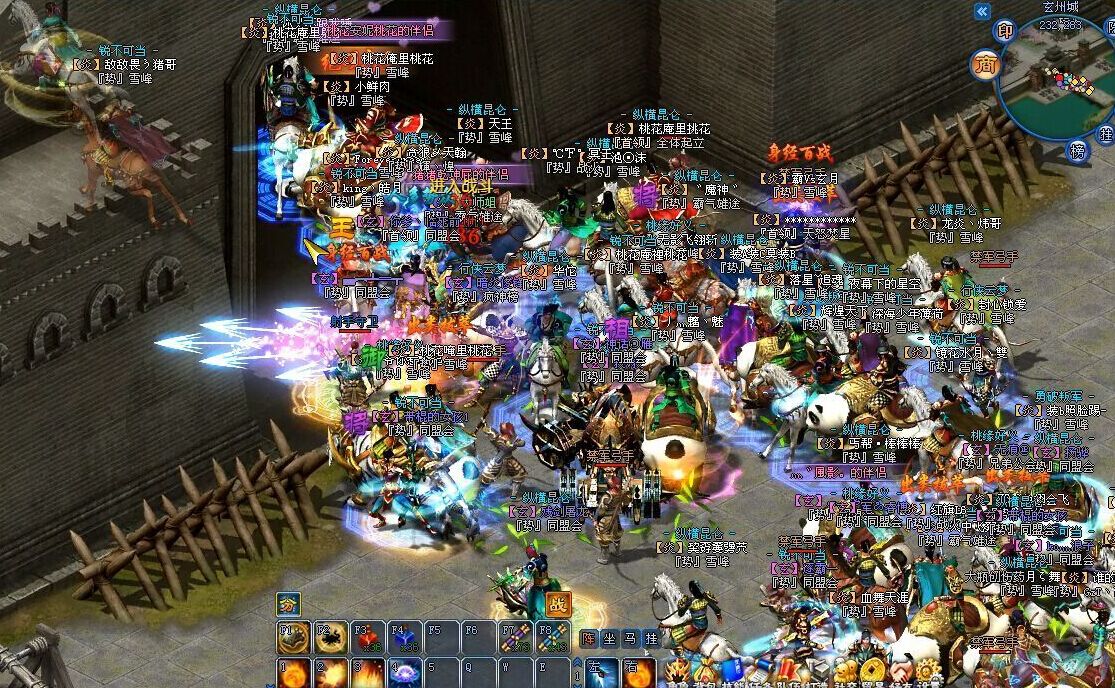
Task: Open the rankings with the 榜 button
Action: tap(1077, 150)
